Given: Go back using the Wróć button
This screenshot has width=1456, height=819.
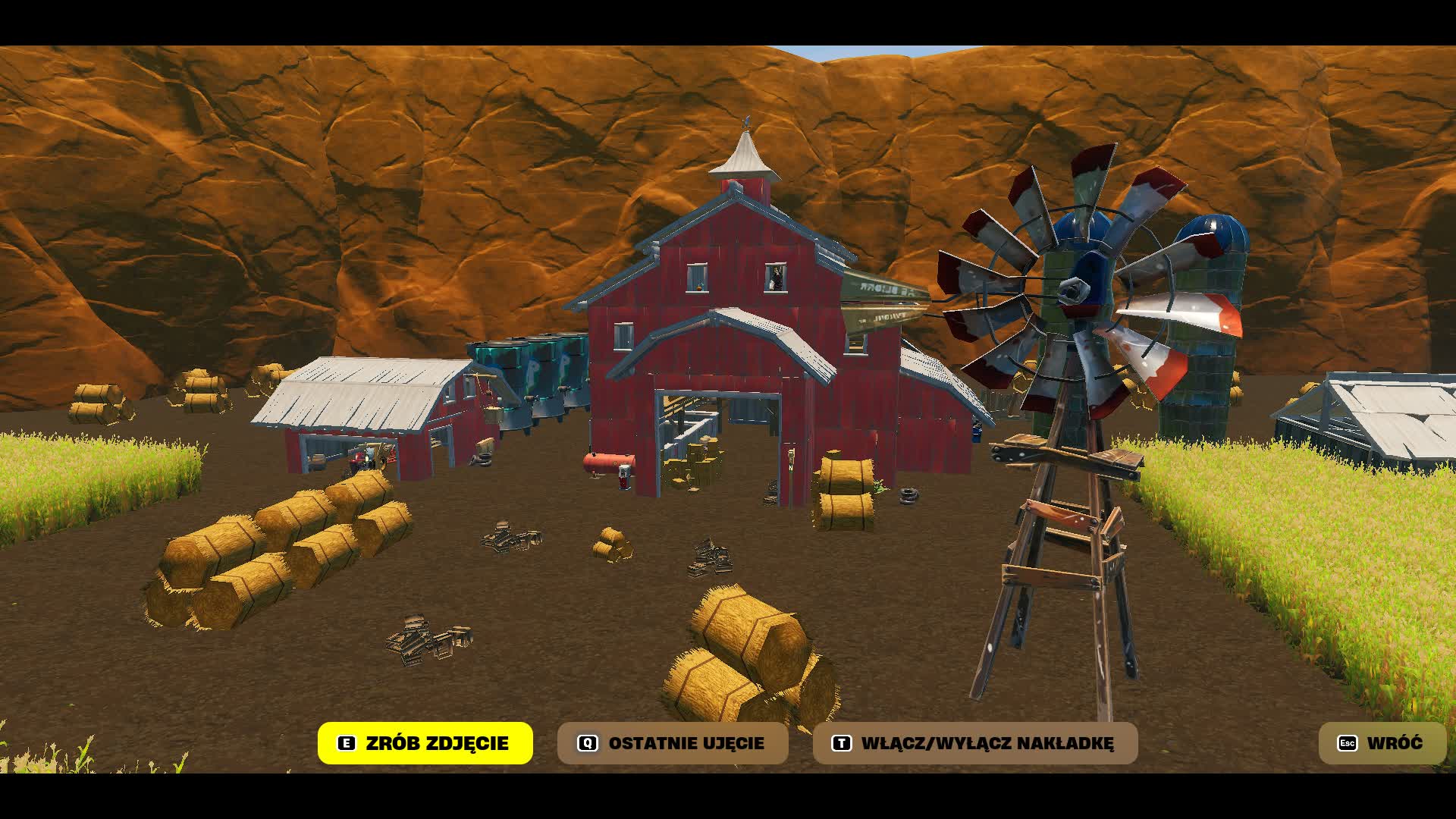Looking at the screenshot, I should pos(1382,743).
